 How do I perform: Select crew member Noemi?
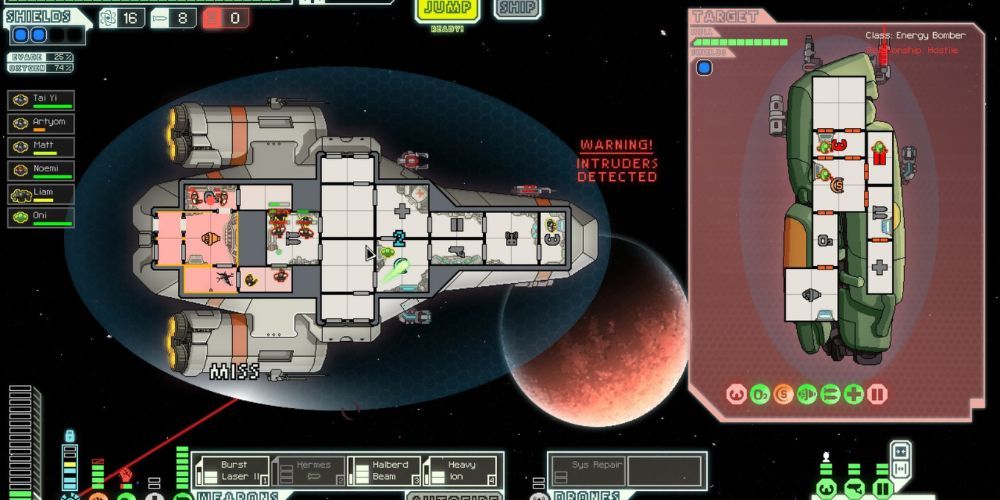(x=41, y=170)
